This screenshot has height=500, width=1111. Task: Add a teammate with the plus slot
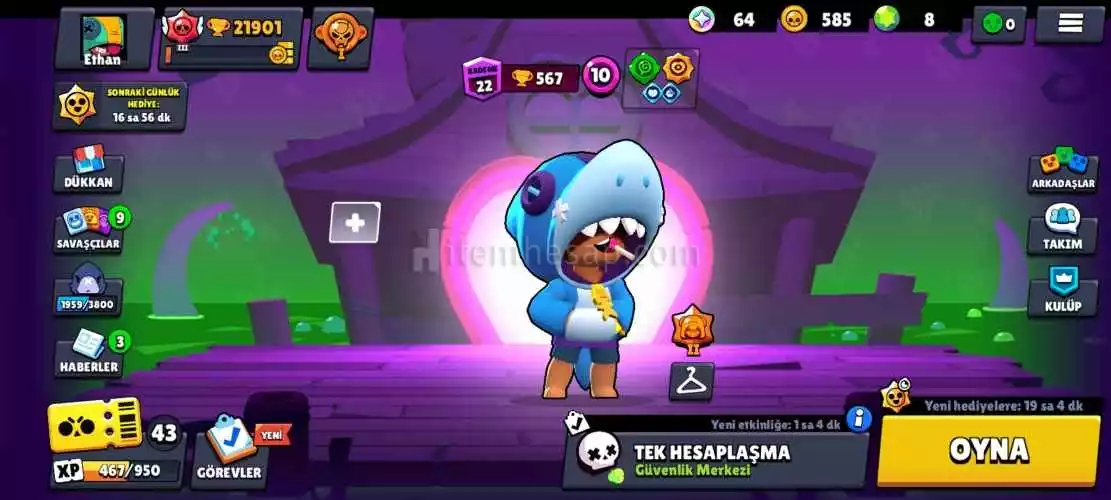point(355,223)
